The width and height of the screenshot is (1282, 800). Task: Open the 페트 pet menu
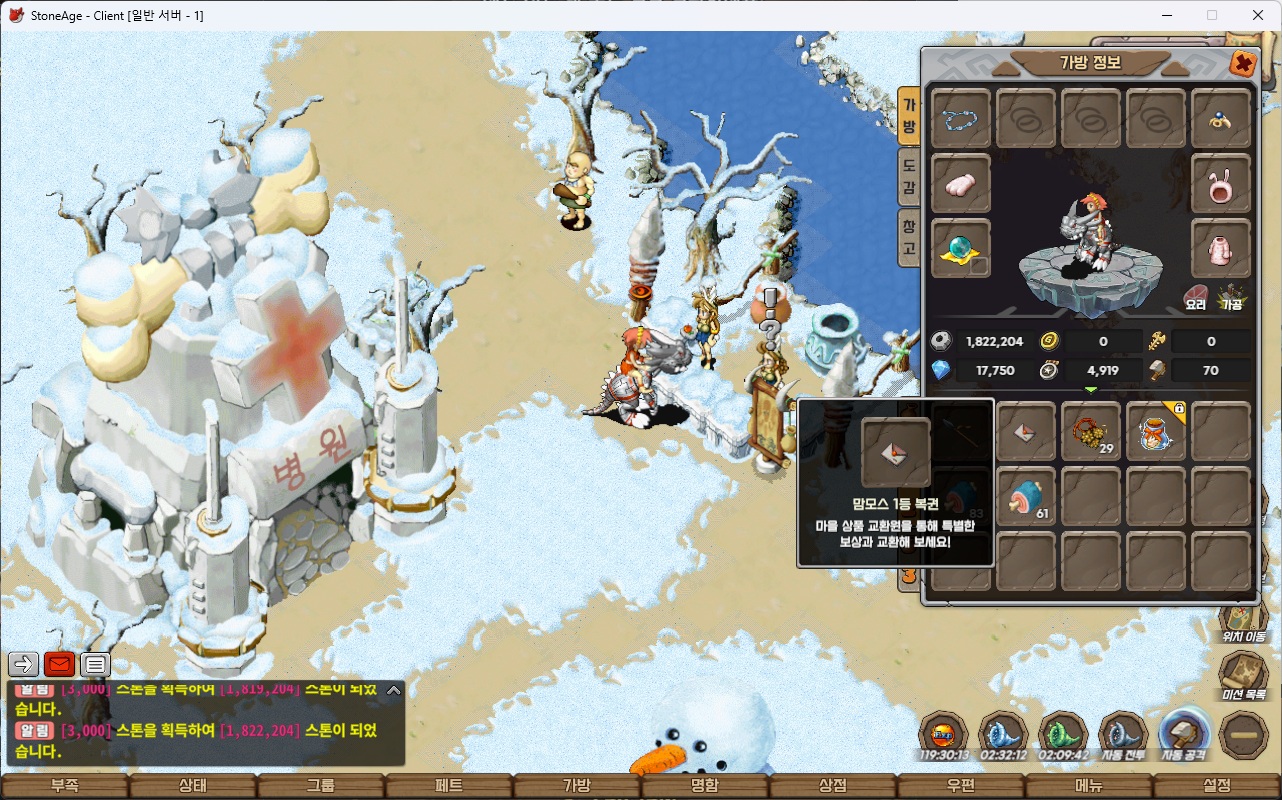click(x=449, y=786)
